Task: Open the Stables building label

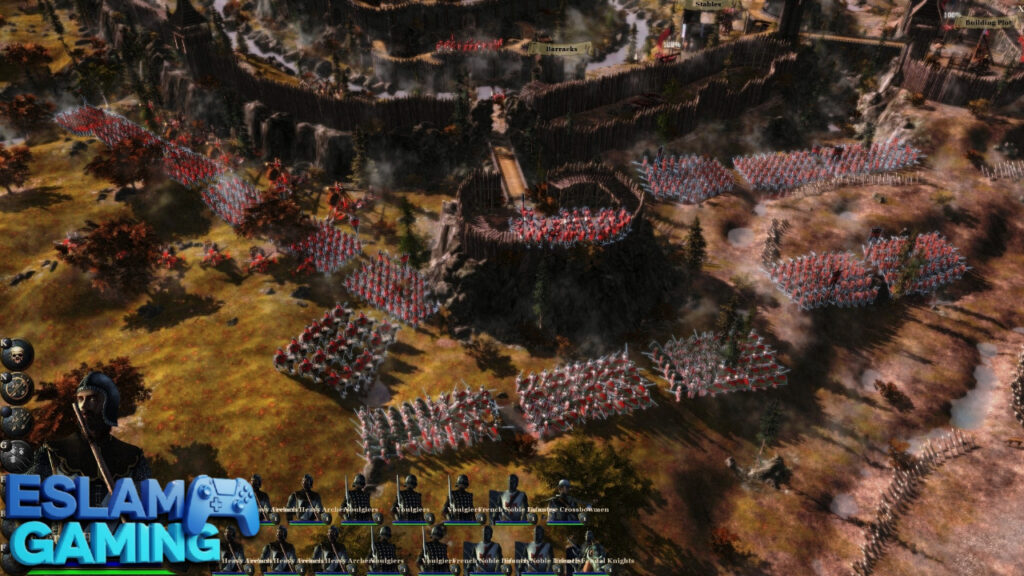Action: [x=706, y=4]
